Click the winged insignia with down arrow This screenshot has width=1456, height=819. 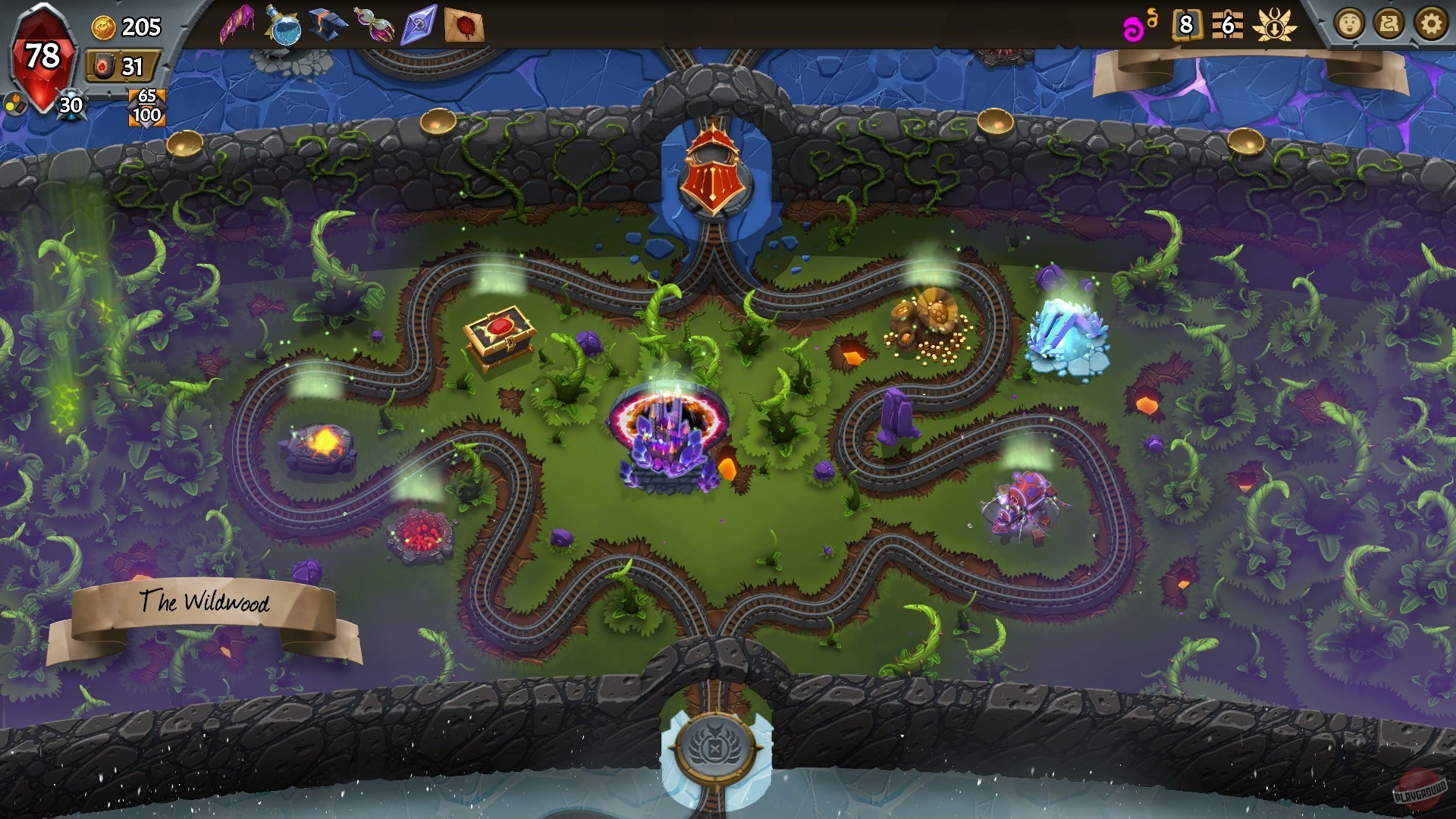coord(1274,25)
